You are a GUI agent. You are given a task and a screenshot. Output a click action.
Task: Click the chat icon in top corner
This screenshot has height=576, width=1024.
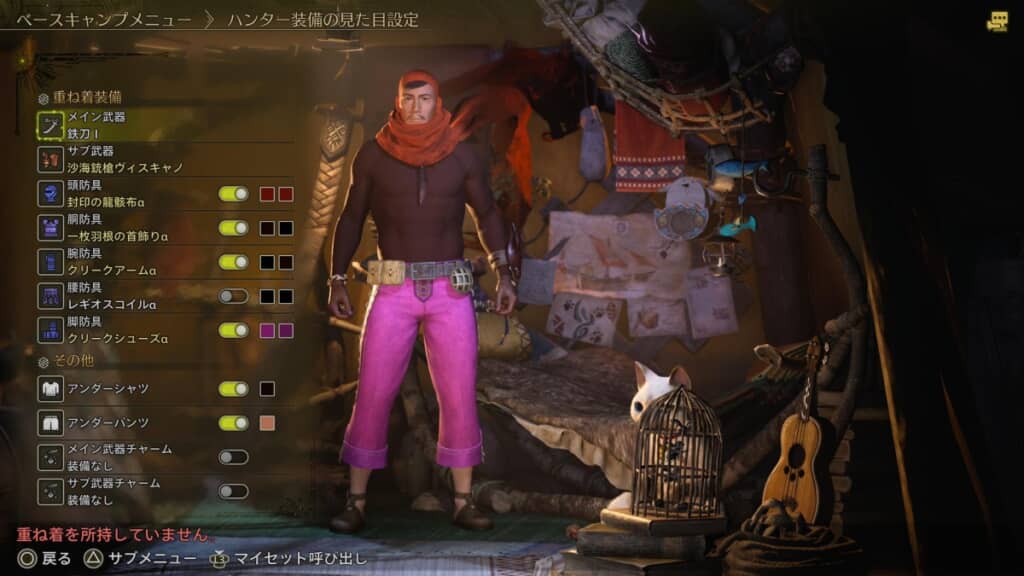[x=997, y=21]
